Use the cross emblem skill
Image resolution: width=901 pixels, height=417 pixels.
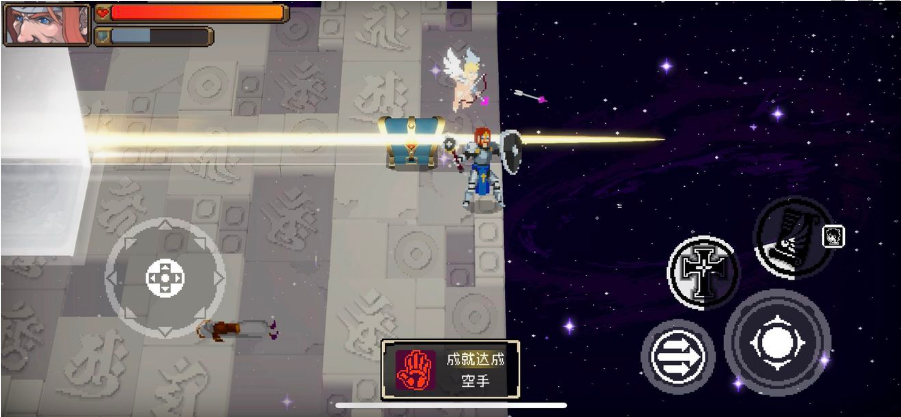click(704, 272)
